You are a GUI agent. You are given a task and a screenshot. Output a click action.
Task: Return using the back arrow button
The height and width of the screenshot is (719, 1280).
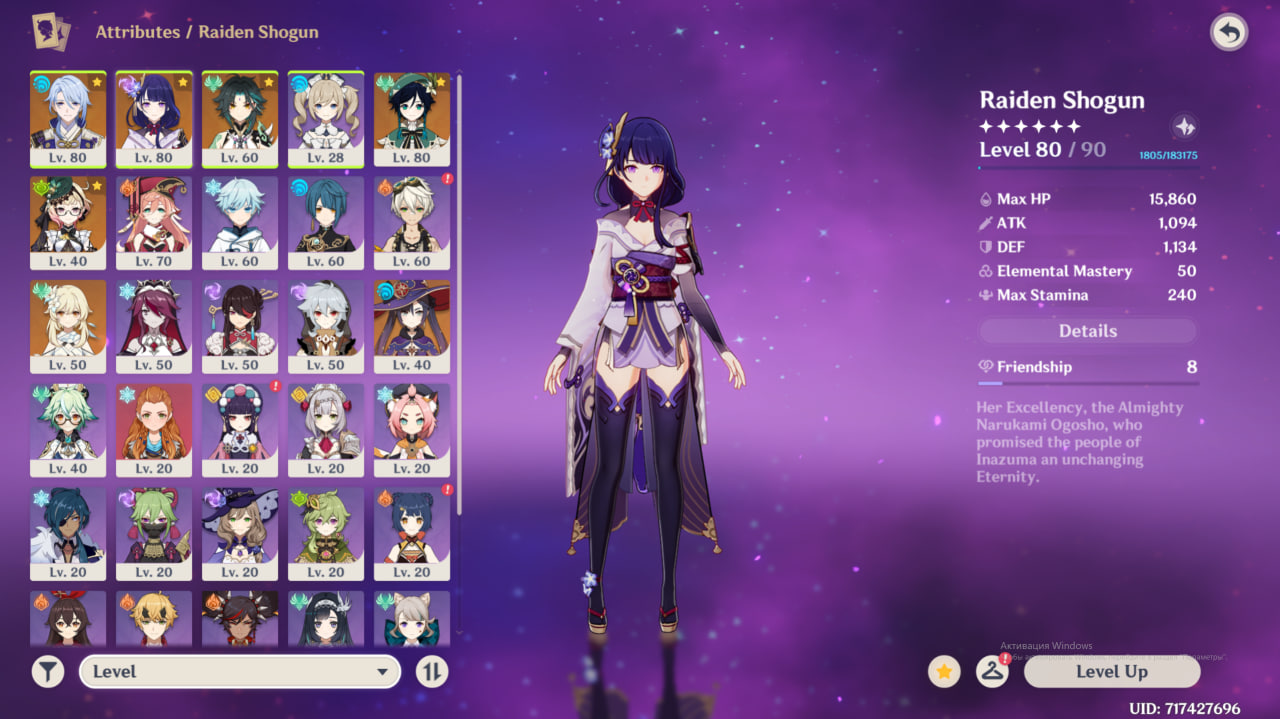coord(1229,32)
